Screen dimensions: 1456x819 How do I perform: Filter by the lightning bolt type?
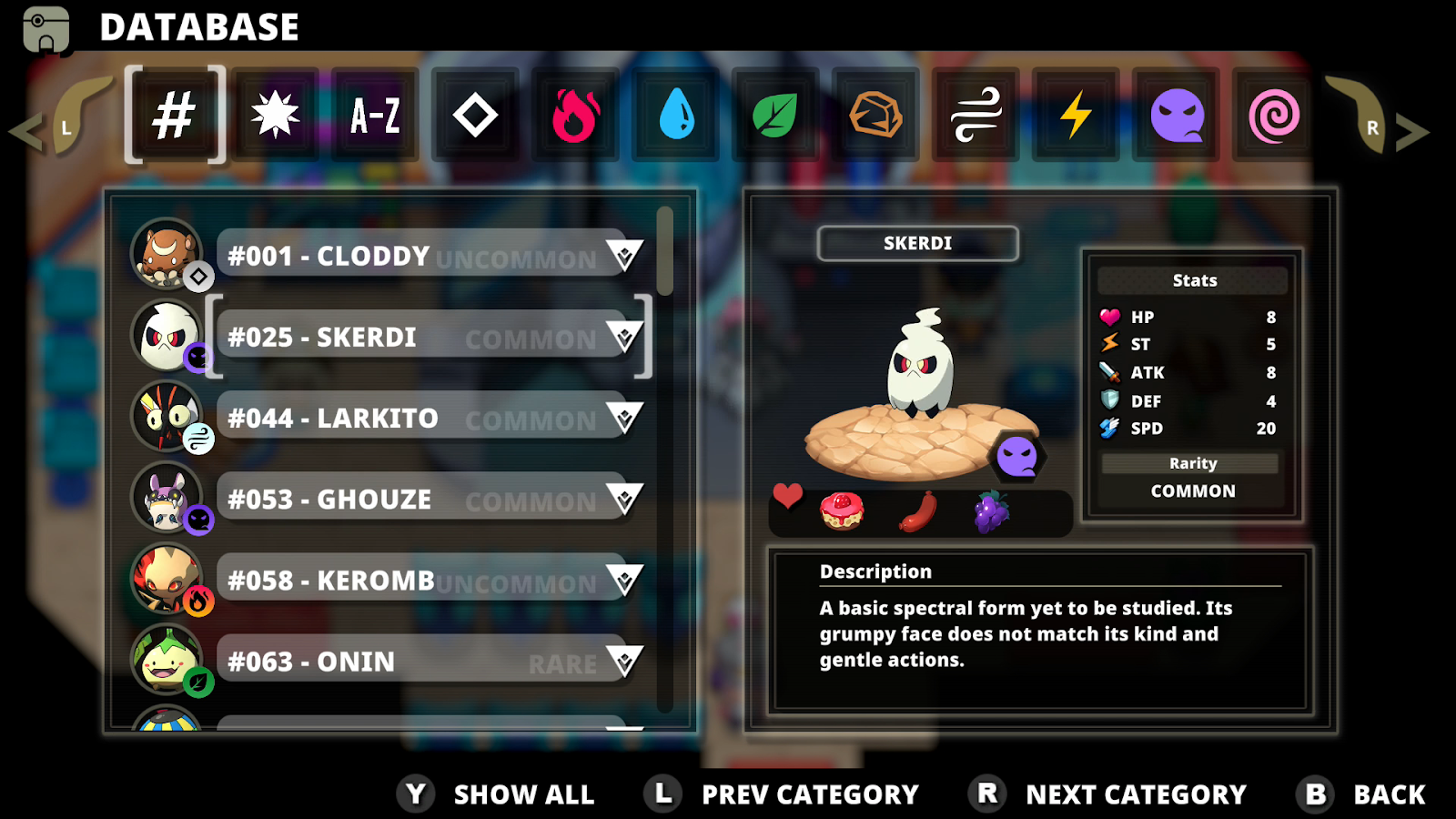coord(1076,116)
